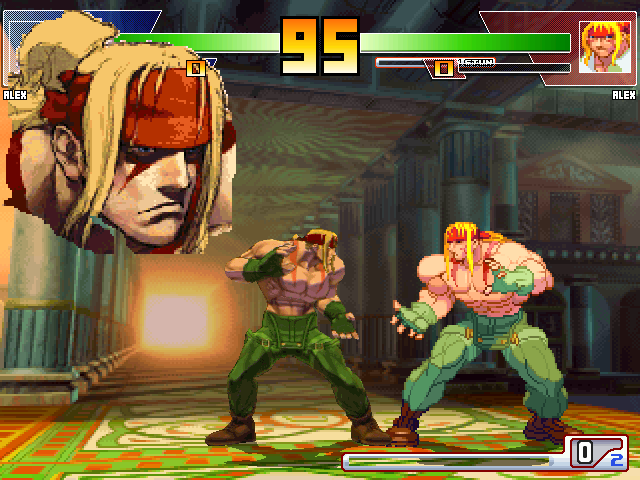Click player two's Alex portrait thumbnail
This screenshot has height=480, width=640.
click(x=601, y=46)
